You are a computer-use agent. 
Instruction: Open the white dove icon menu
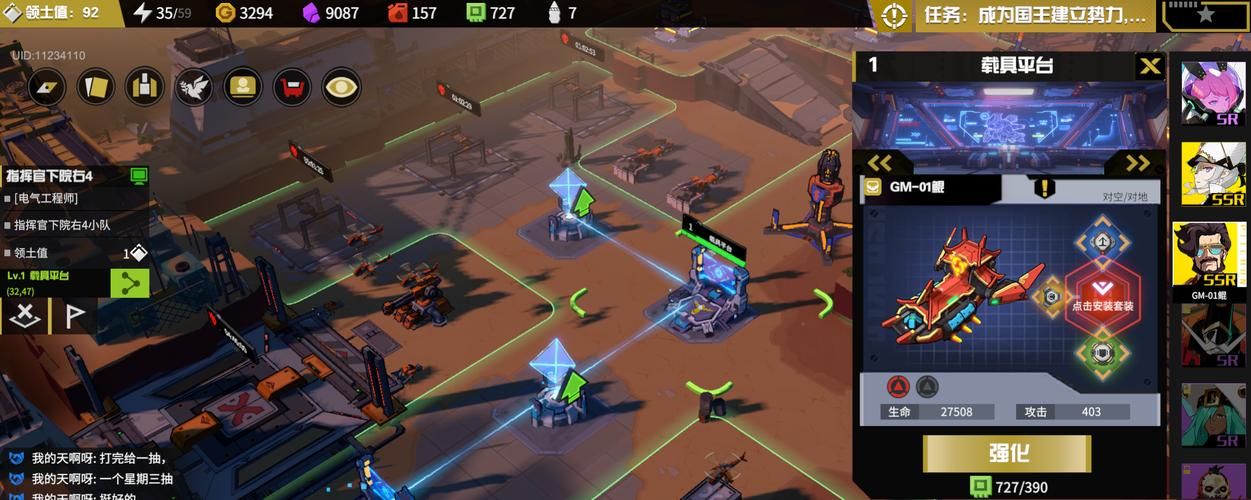click(194, 87)
